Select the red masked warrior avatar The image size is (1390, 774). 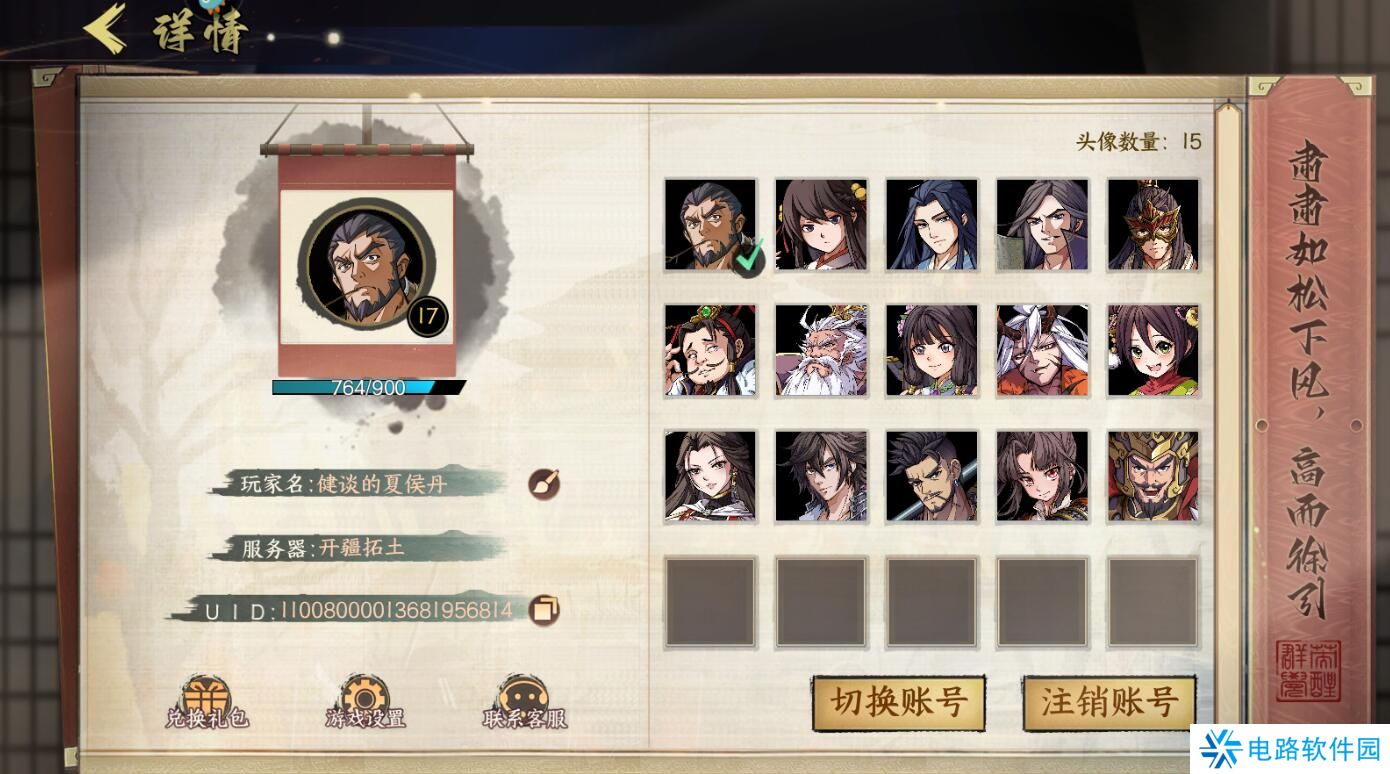[x=1152, y=225]
